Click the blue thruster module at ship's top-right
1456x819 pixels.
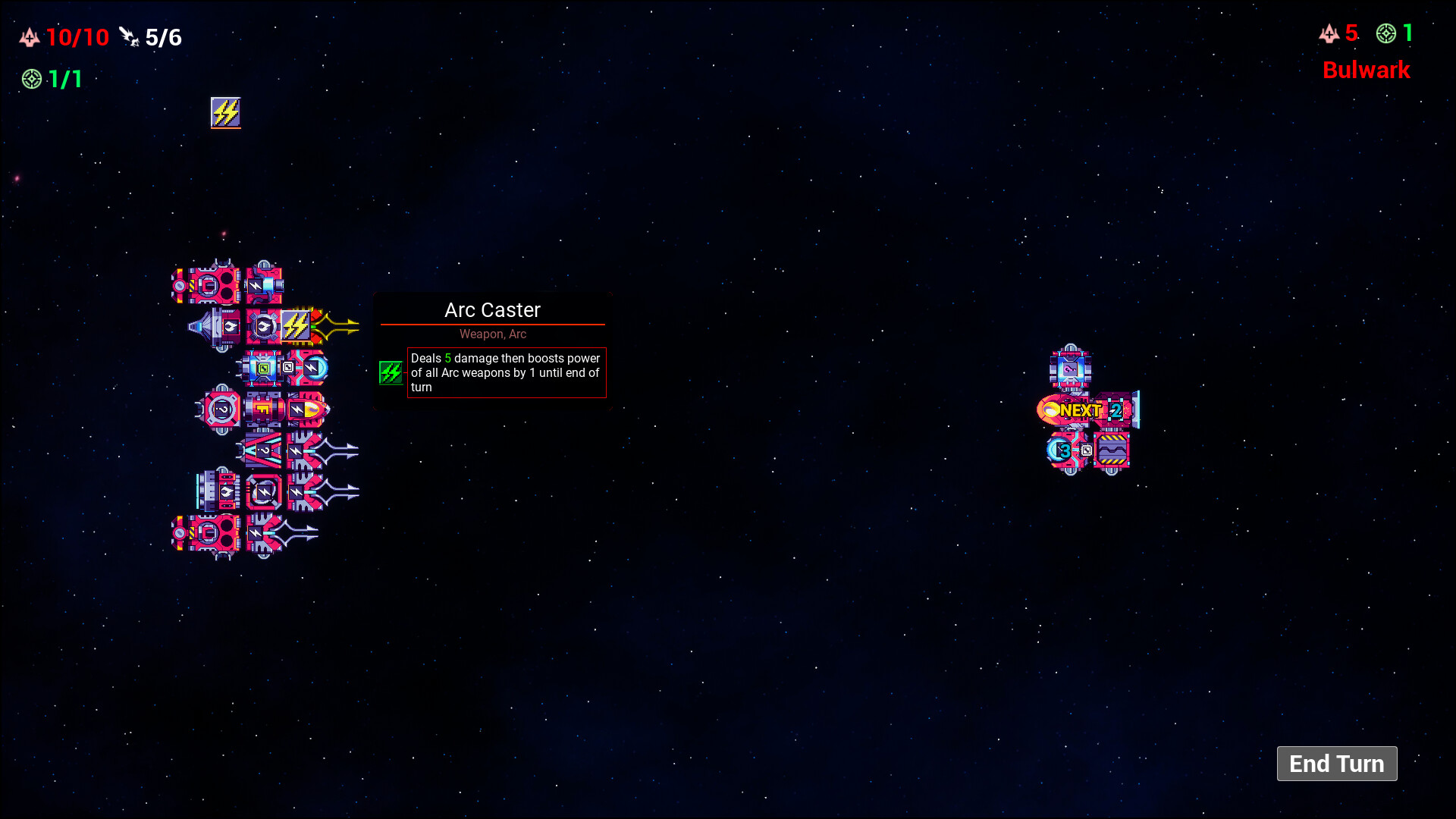265,284
